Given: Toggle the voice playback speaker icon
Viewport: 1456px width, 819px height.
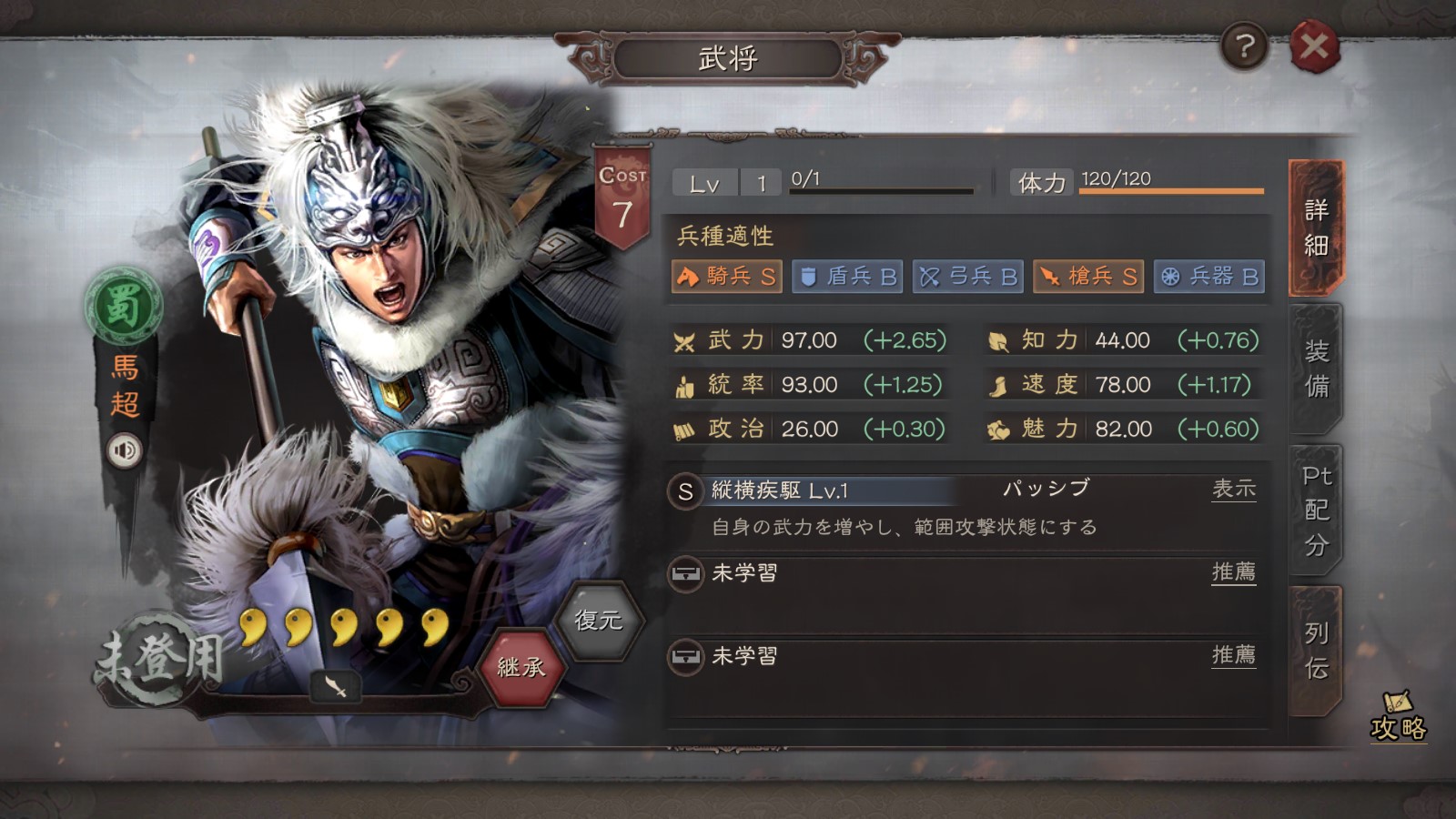Looking at the screenshot, I should (125, 449).
